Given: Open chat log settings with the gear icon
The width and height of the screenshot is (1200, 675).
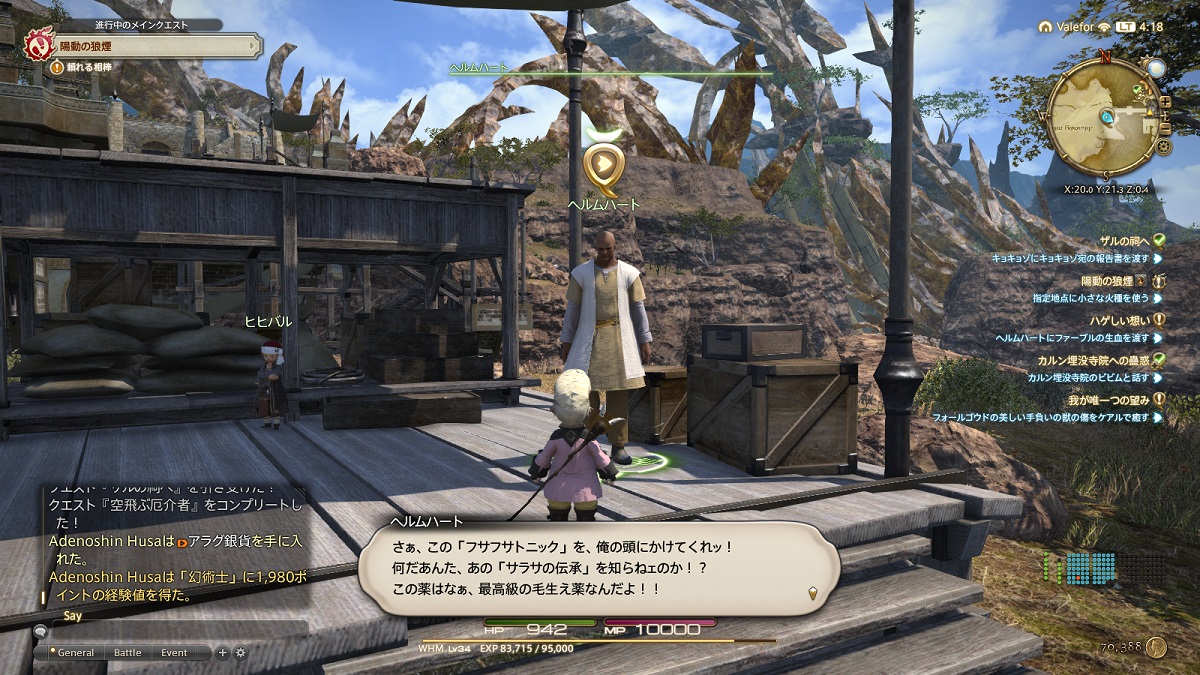Looking at the screenshot, I should click(x=240, y=653).
